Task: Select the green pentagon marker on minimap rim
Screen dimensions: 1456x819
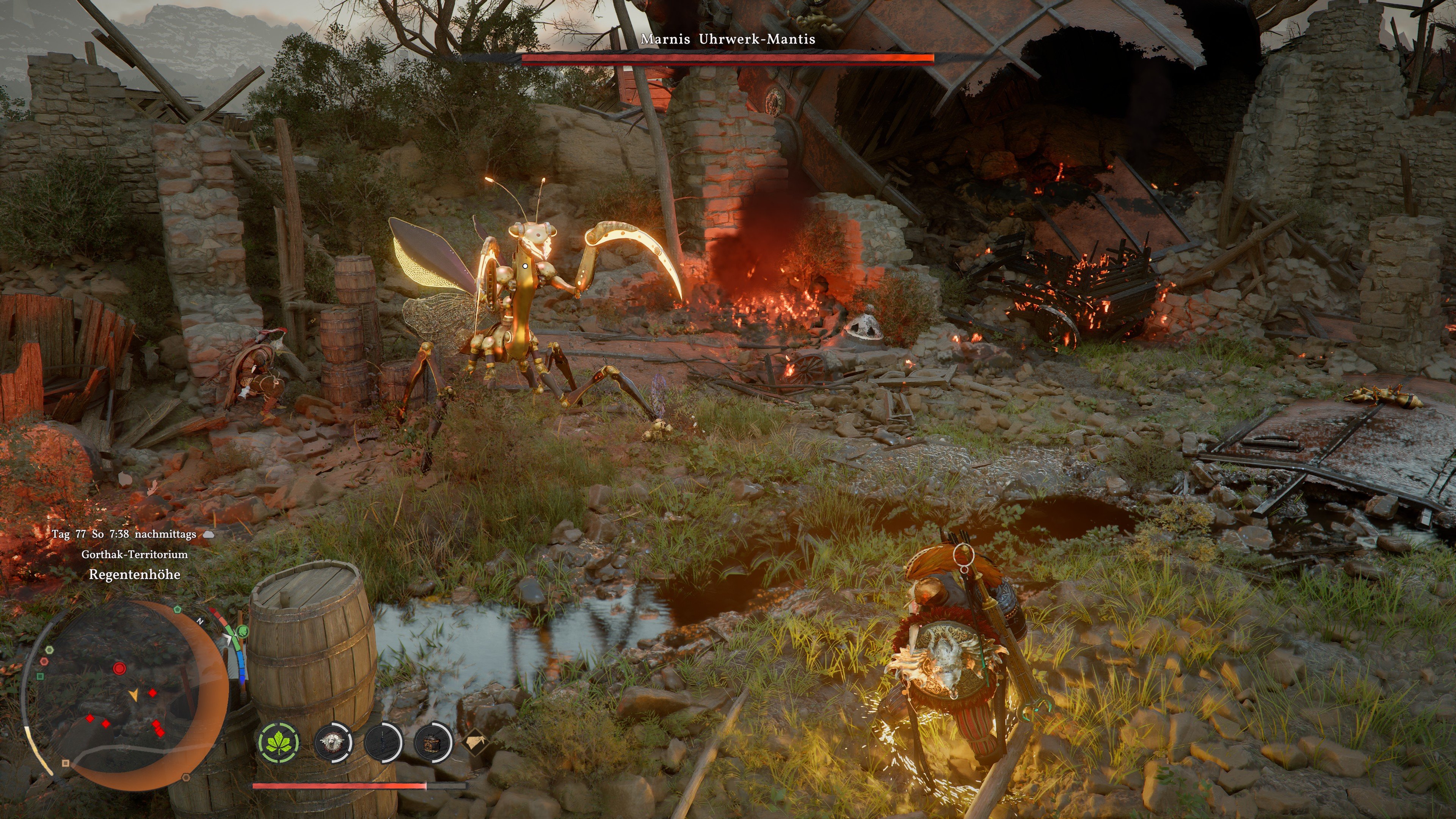Action: pyautogui.click(x=177, y=609)
